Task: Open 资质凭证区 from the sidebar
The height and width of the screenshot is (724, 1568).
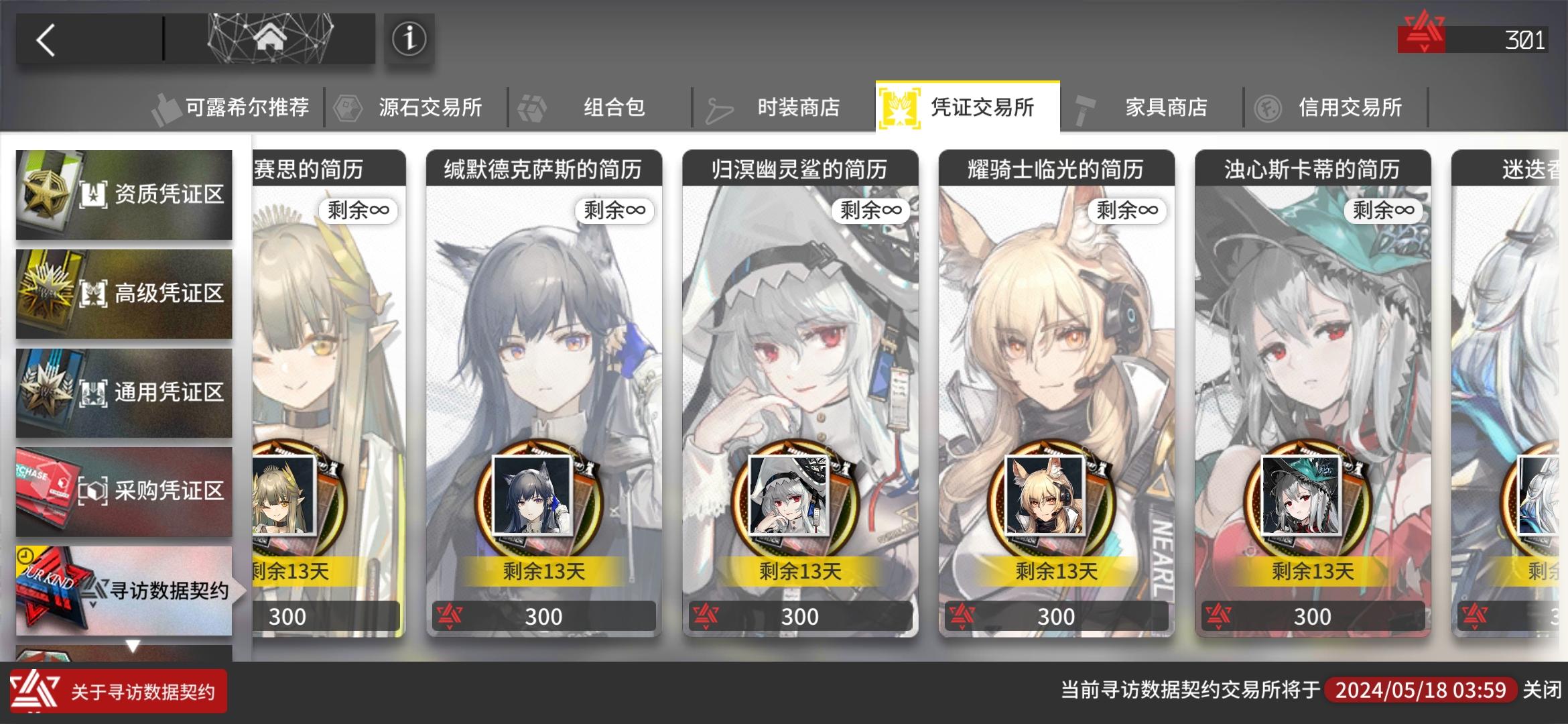Action: tap(124, 194)
